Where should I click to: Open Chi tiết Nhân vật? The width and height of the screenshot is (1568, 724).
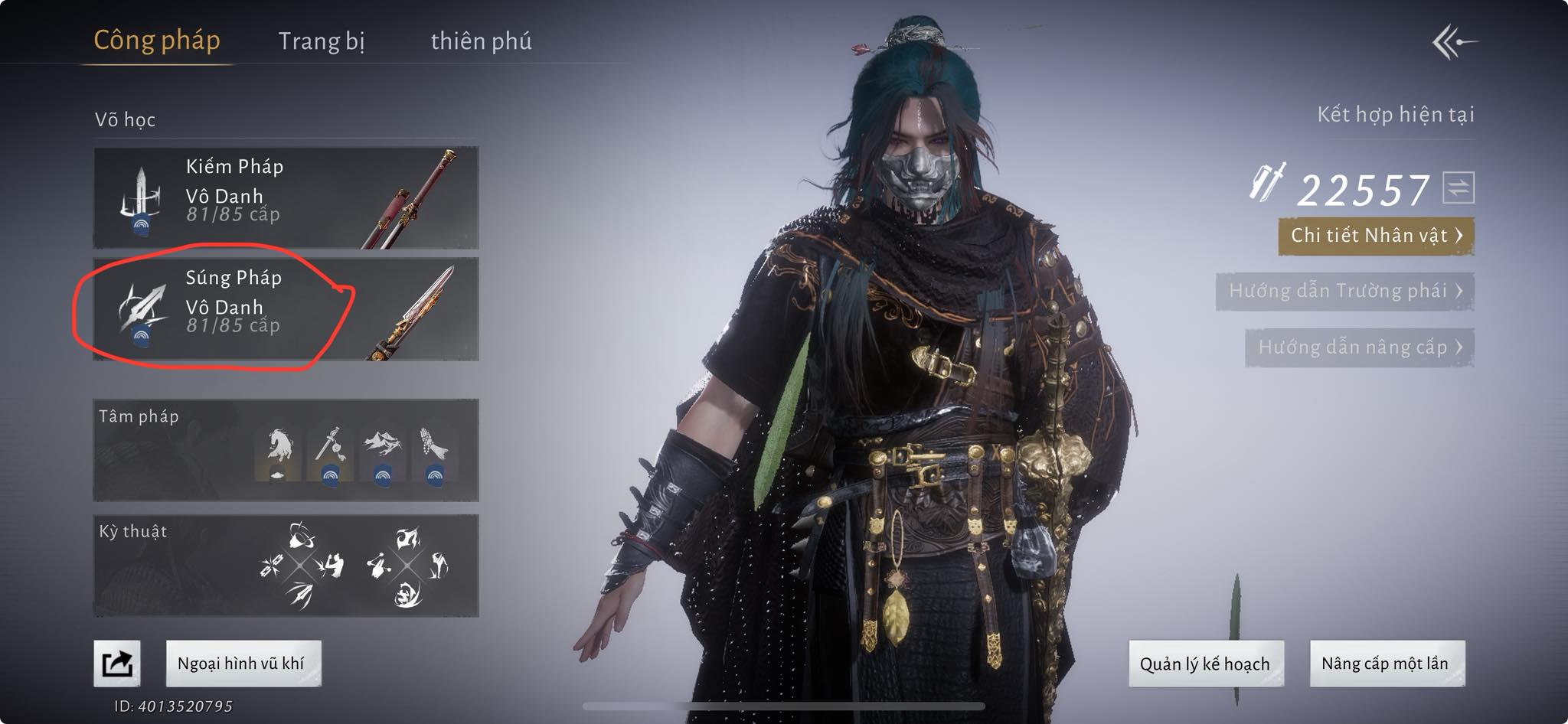click(x=1376, y=236)
